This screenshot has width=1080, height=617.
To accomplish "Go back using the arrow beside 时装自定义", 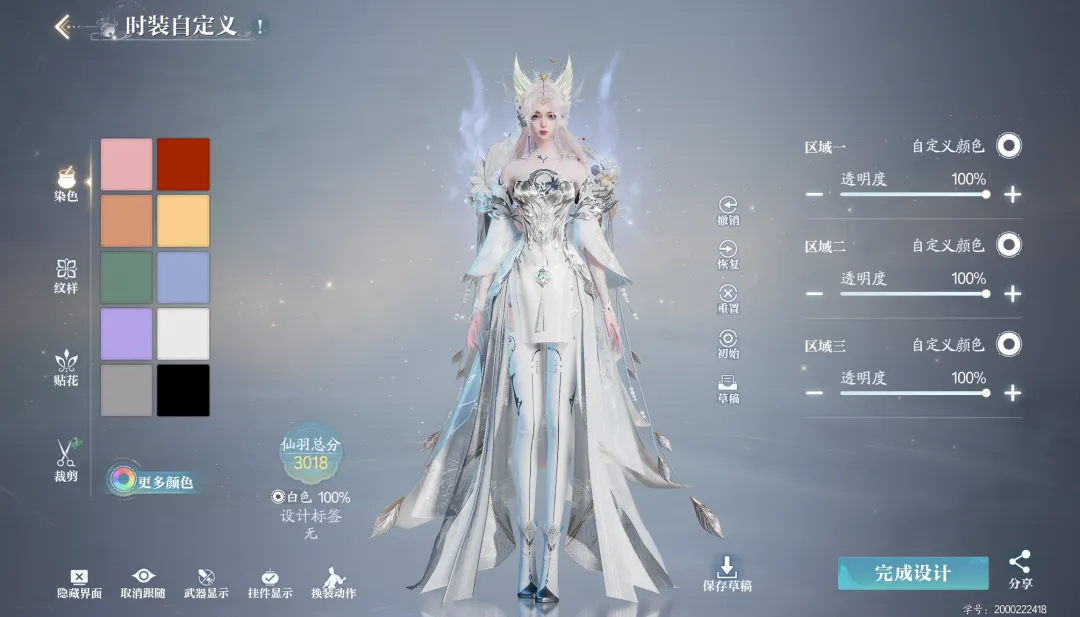I will (x=63, y=26).
